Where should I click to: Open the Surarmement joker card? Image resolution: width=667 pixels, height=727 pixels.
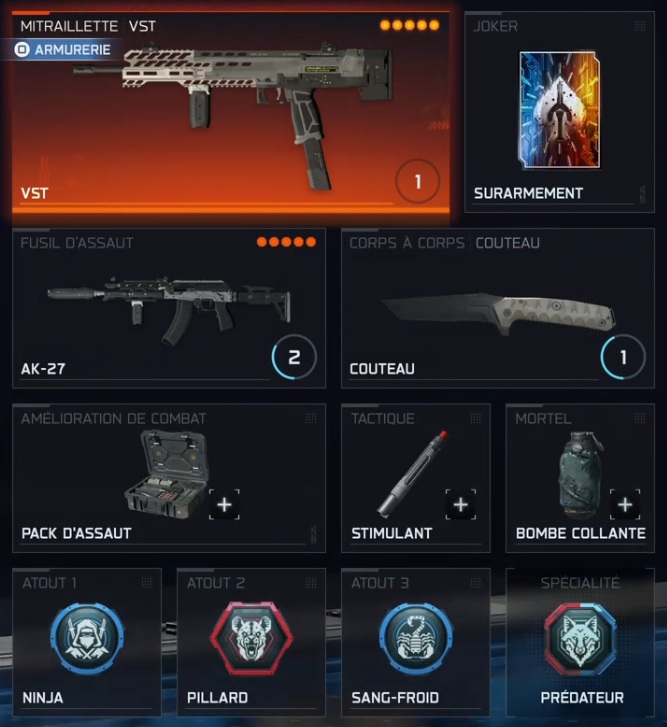pos(559,110)
